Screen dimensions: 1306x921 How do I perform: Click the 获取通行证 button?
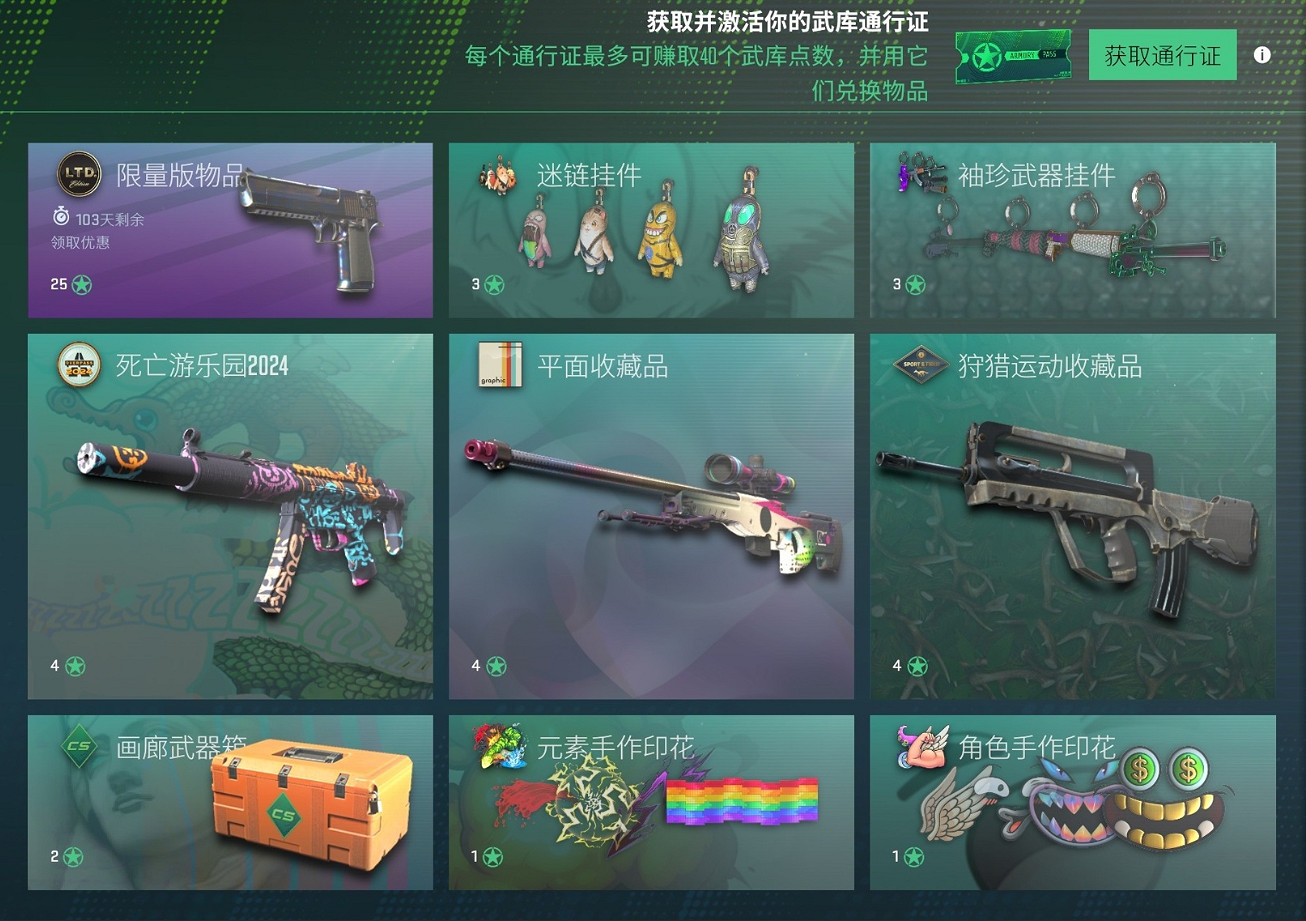(1162, 55)
